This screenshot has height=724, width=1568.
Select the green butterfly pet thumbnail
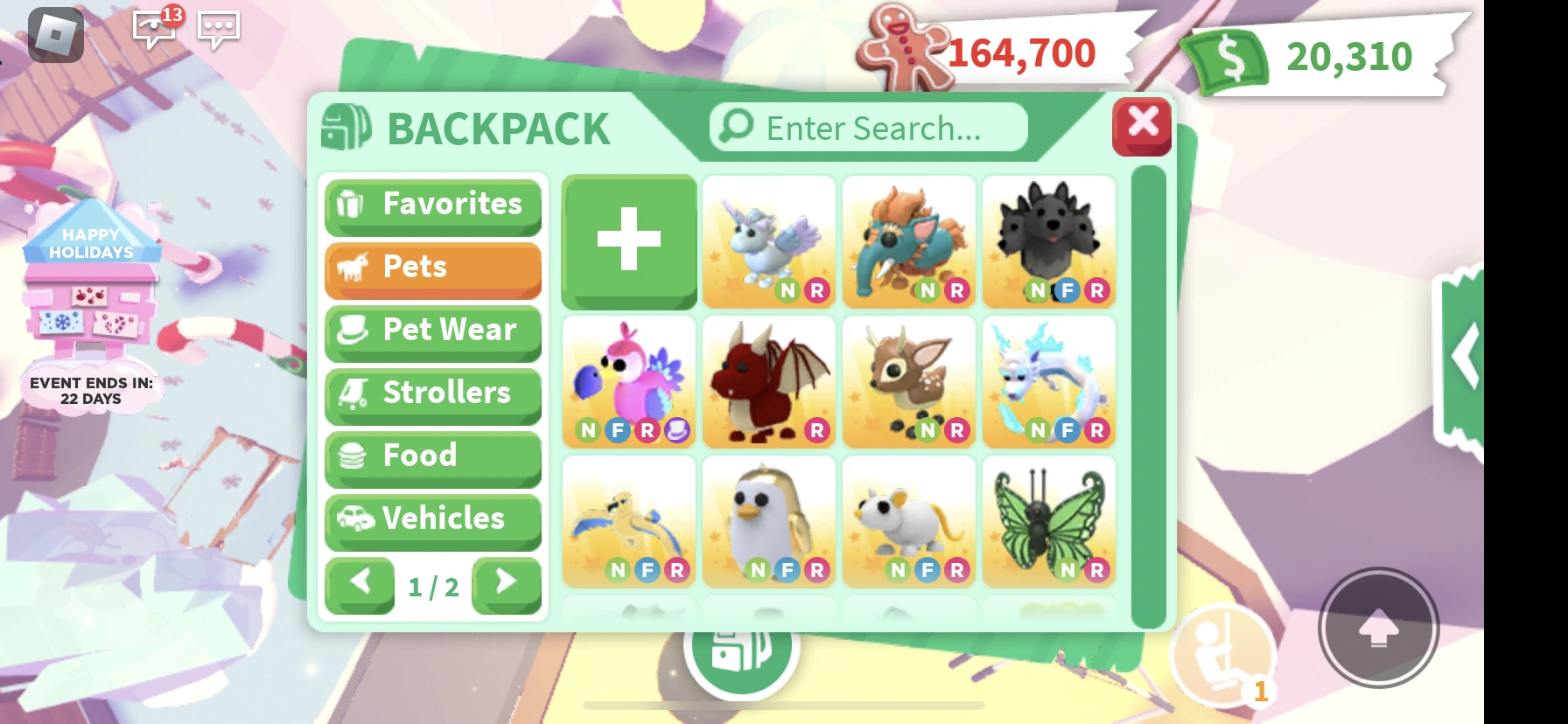[1048, 522]
